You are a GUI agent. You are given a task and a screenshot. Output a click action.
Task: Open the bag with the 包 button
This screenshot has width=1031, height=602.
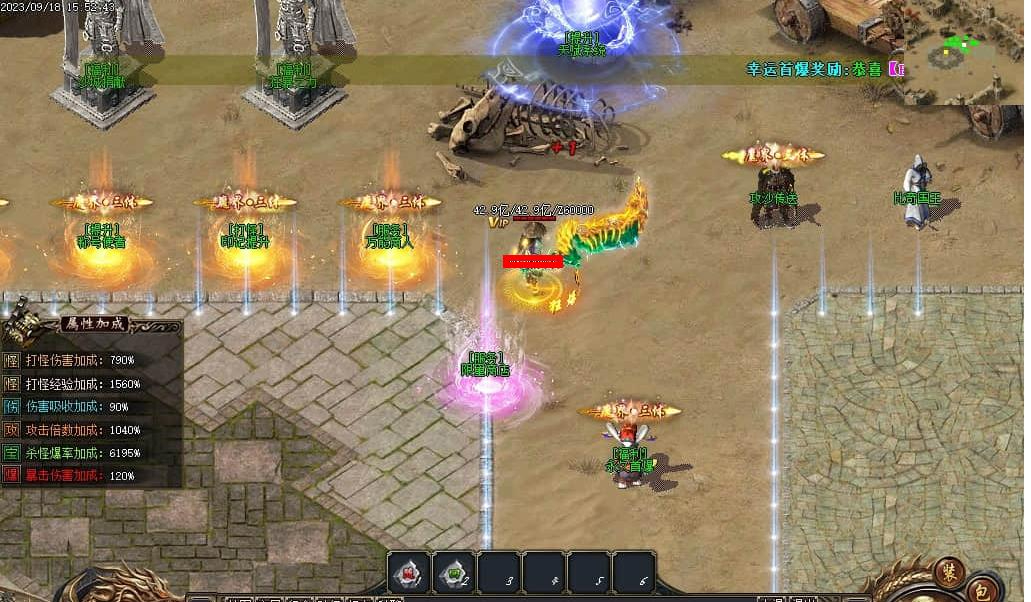(983, 589)
